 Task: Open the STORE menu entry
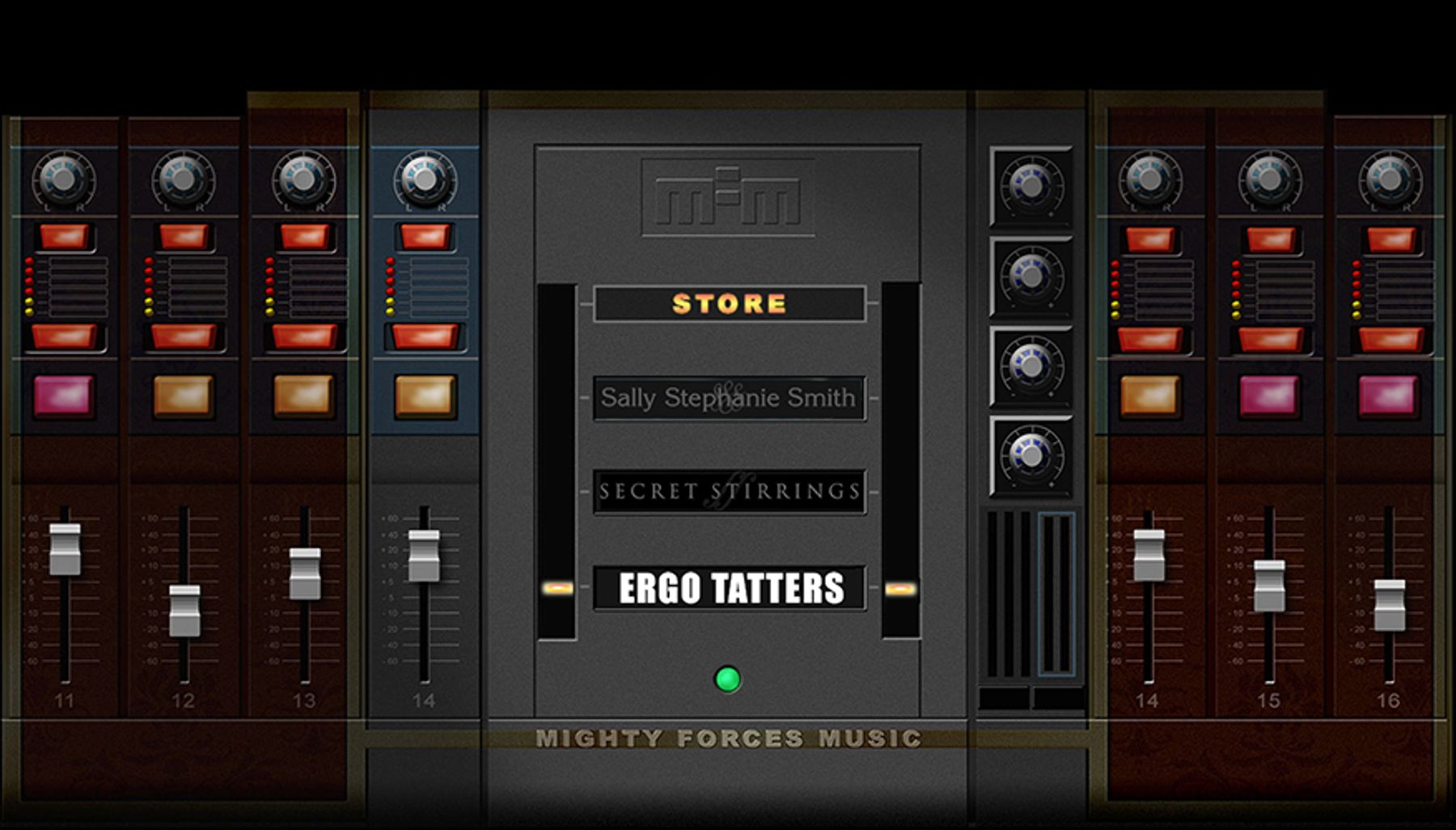pos(729,304)
